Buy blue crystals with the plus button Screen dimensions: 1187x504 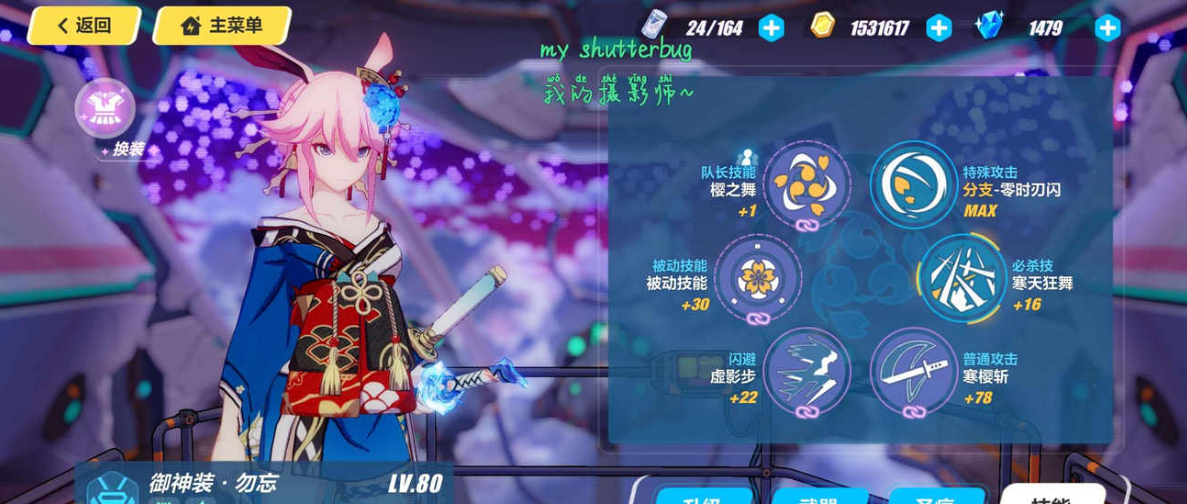[1107, 28]
